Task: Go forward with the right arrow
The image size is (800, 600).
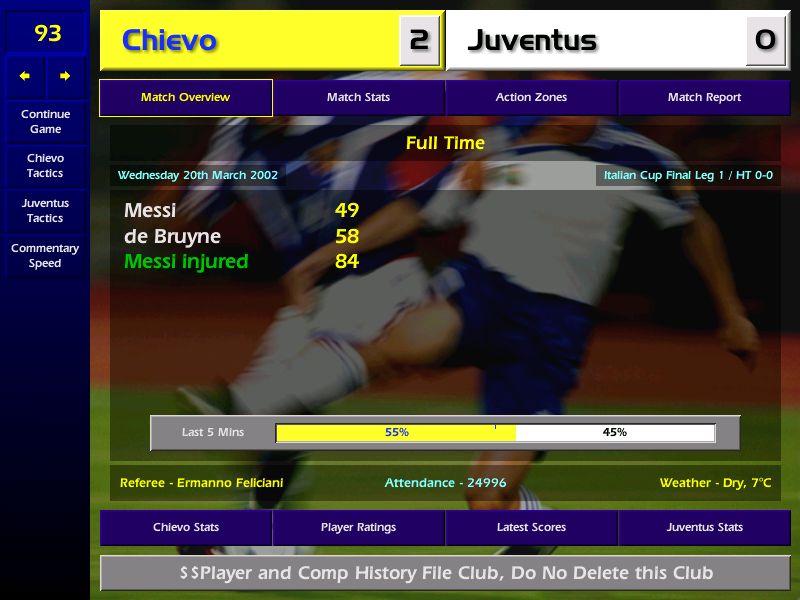Action: (x=65, y=76)
